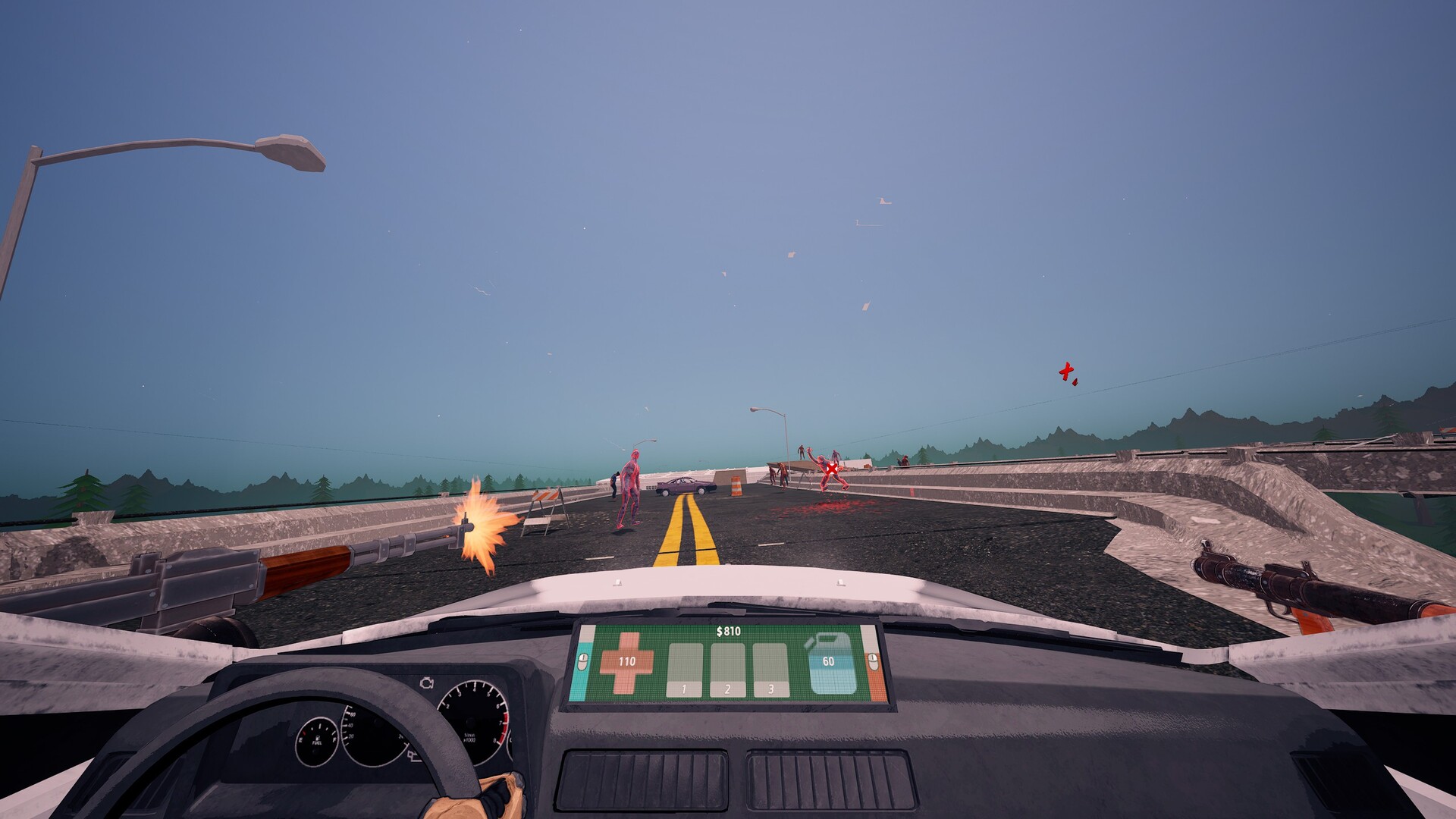Click the left mouse button indicator icon
Screen dimensions: 1456x819
(582, 662)
